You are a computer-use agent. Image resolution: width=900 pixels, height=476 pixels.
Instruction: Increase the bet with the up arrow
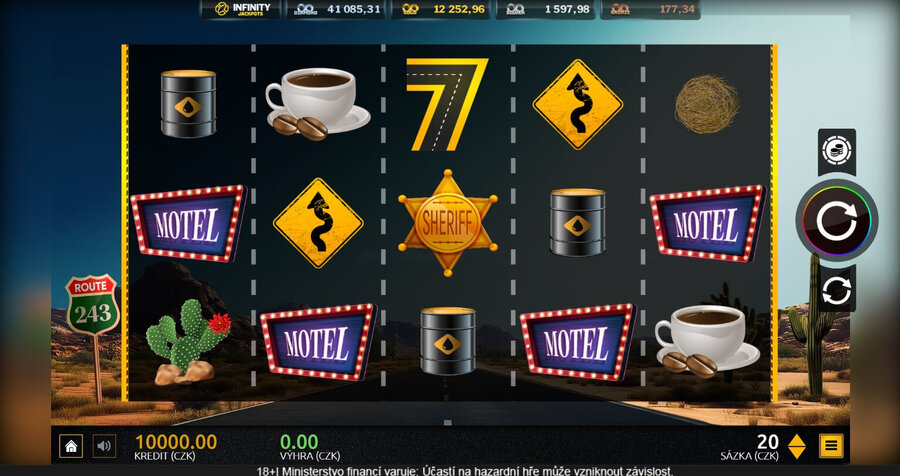(x=797, y=439)
